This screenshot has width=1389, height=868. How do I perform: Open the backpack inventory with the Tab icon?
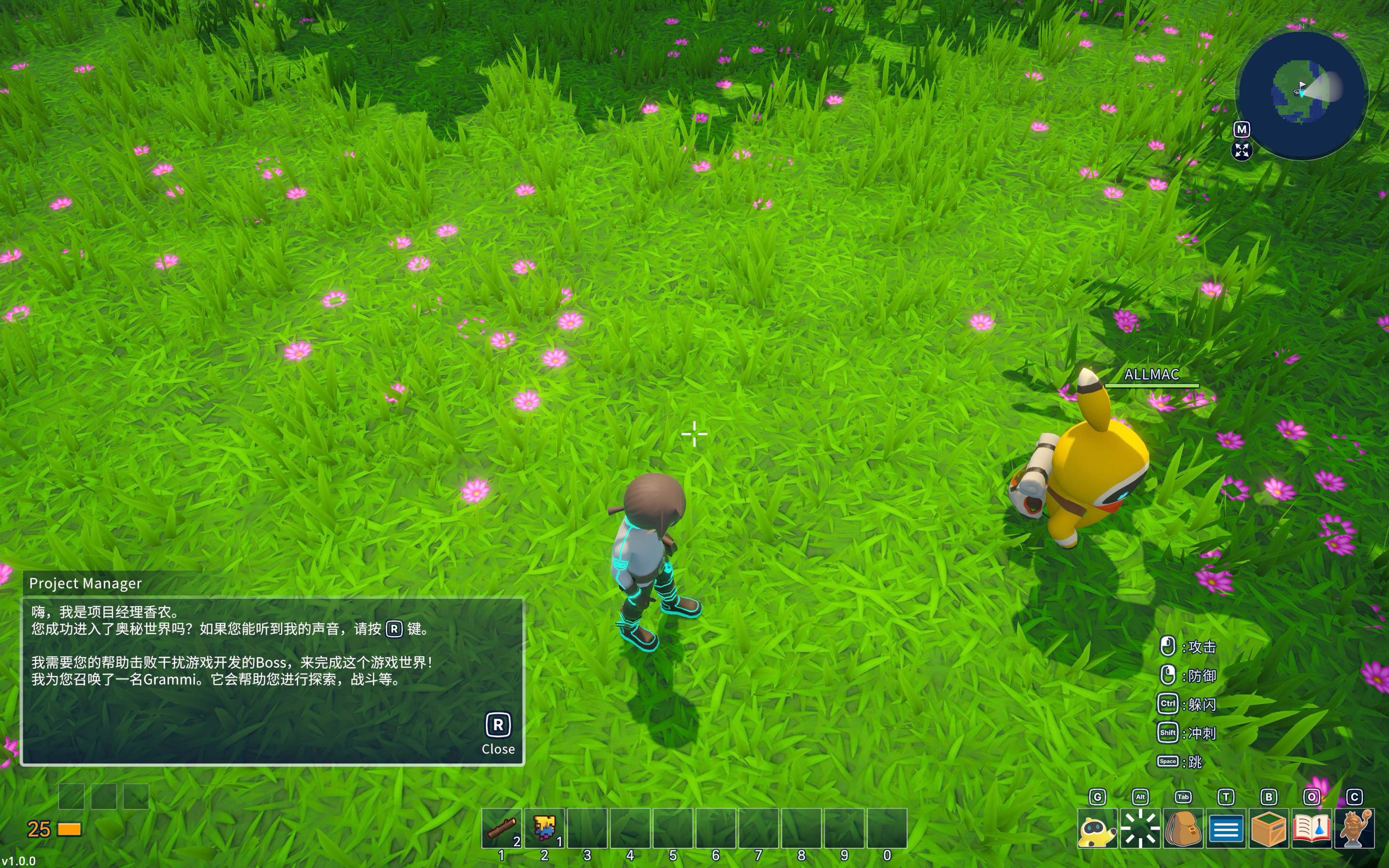pos(1184,831)
